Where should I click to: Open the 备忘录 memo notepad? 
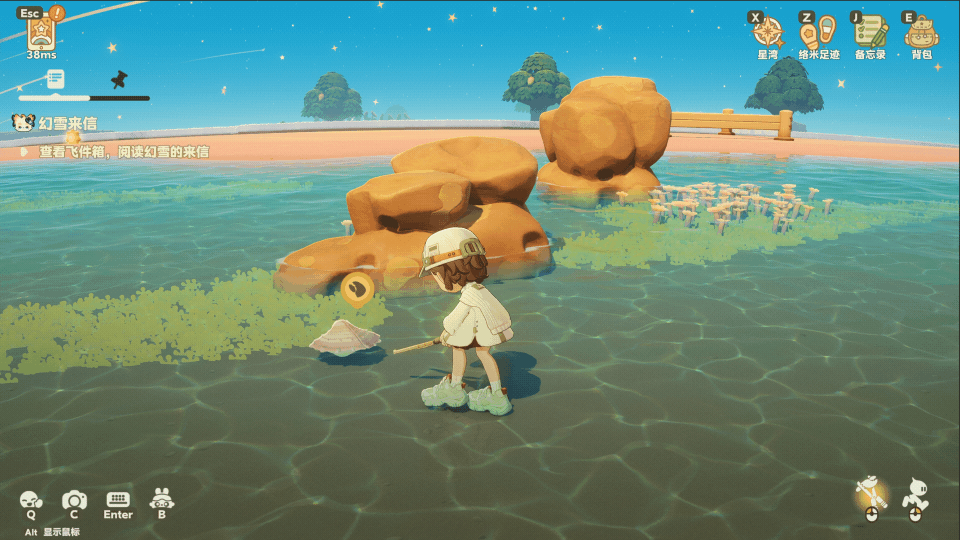coord(870,32)
